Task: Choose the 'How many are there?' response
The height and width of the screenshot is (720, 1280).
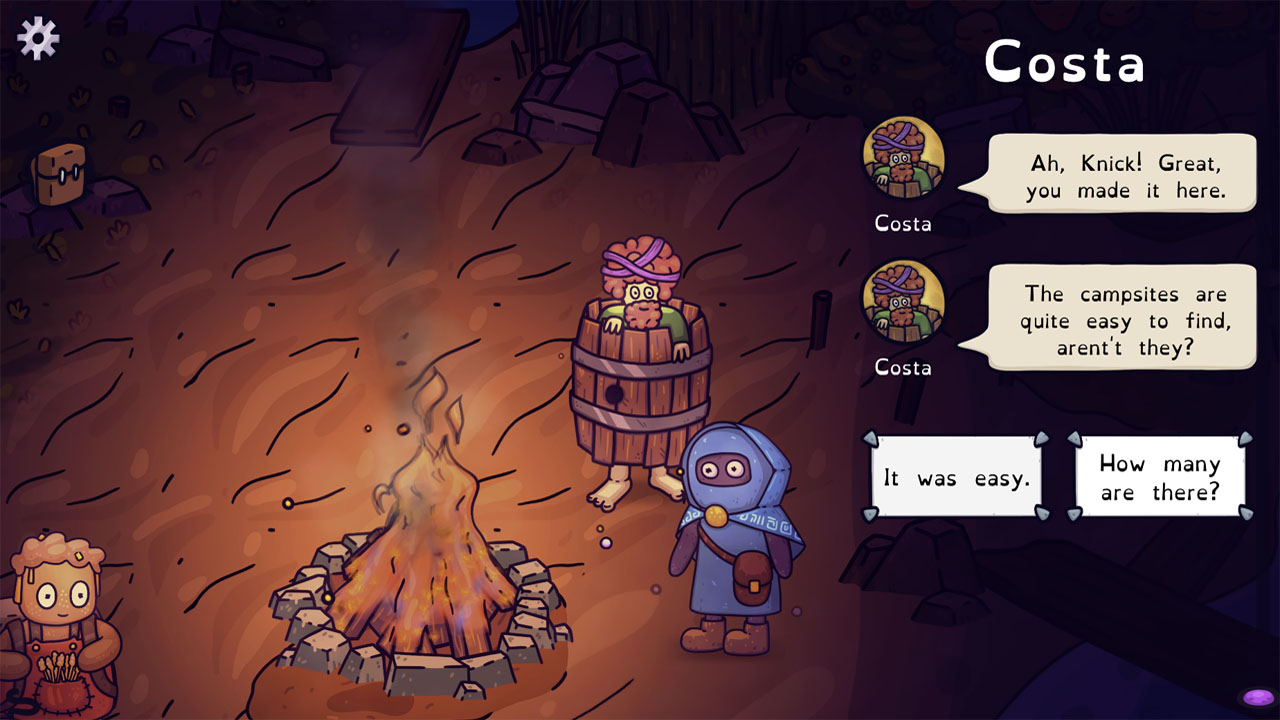Action: (x=1160, y=478)
